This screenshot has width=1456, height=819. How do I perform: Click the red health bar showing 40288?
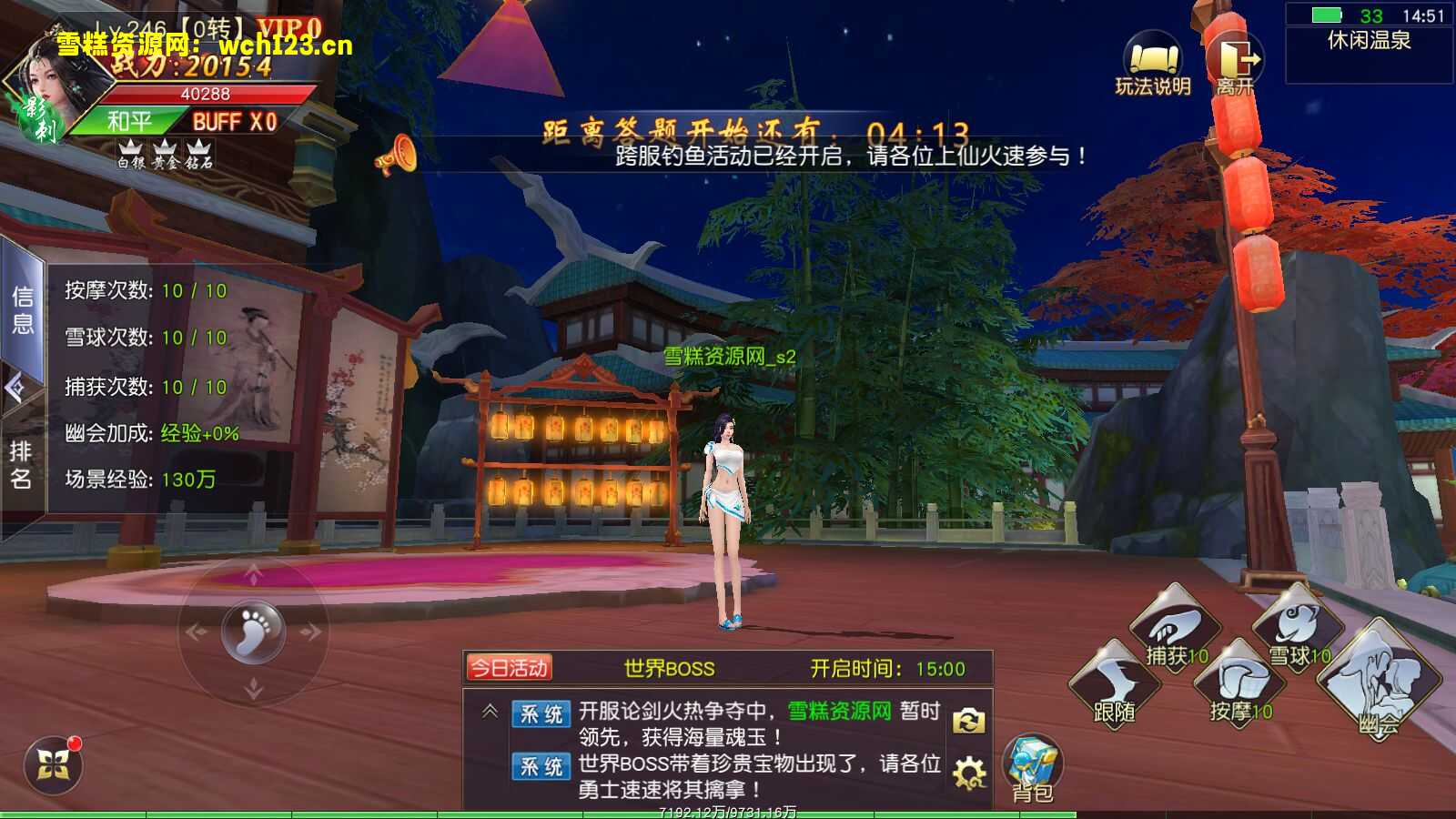coord(205,93)
